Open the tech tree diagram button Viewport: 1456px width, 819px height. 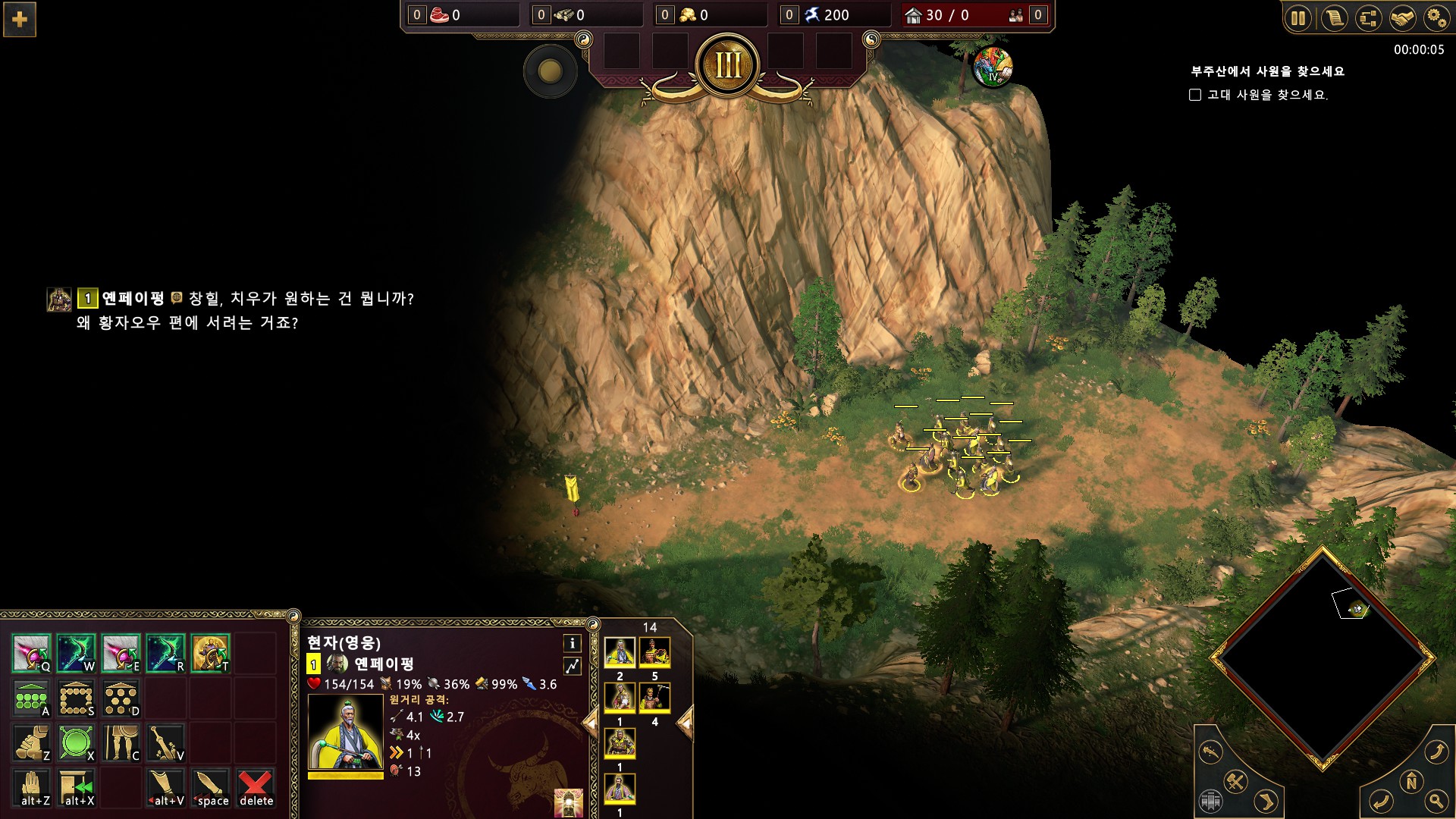point(1368,18)
